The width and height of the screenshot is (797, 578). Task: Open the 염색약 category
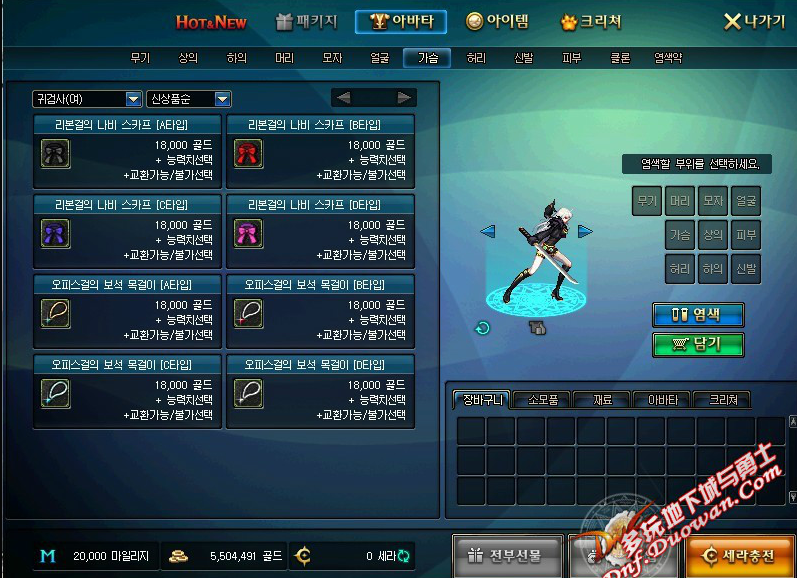668,58
